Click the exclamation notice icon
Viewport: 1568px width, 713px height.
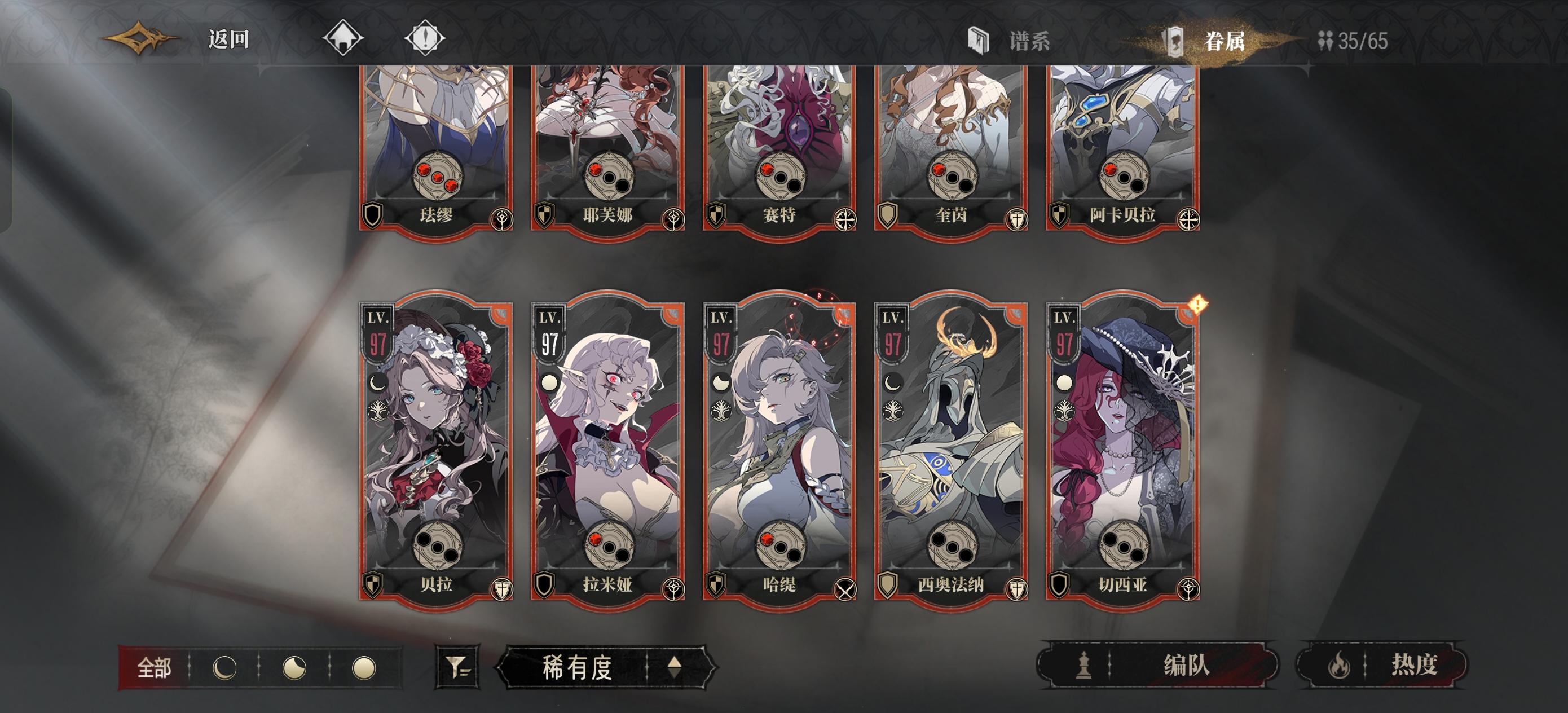[426, 38]
